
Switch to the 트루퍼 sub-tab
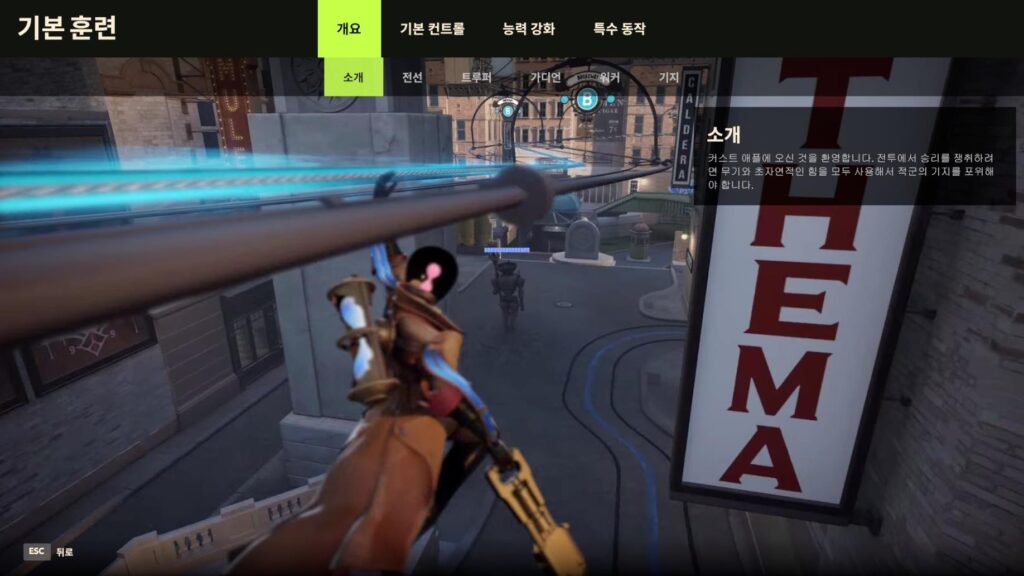point(476,77)
